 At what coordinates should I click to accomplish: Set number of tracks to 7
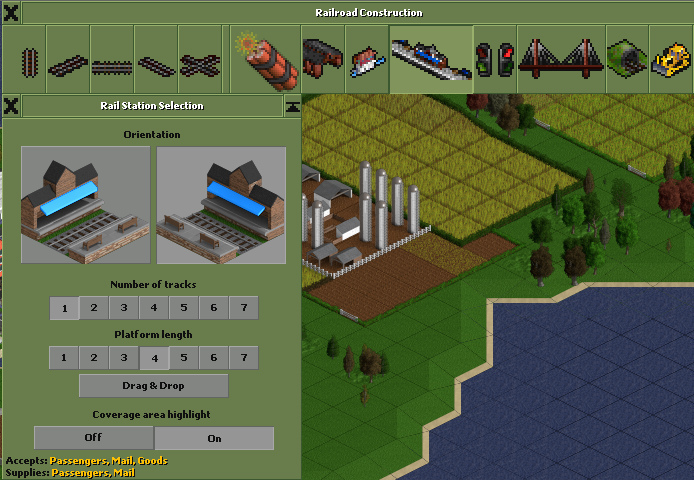point(244,308)
